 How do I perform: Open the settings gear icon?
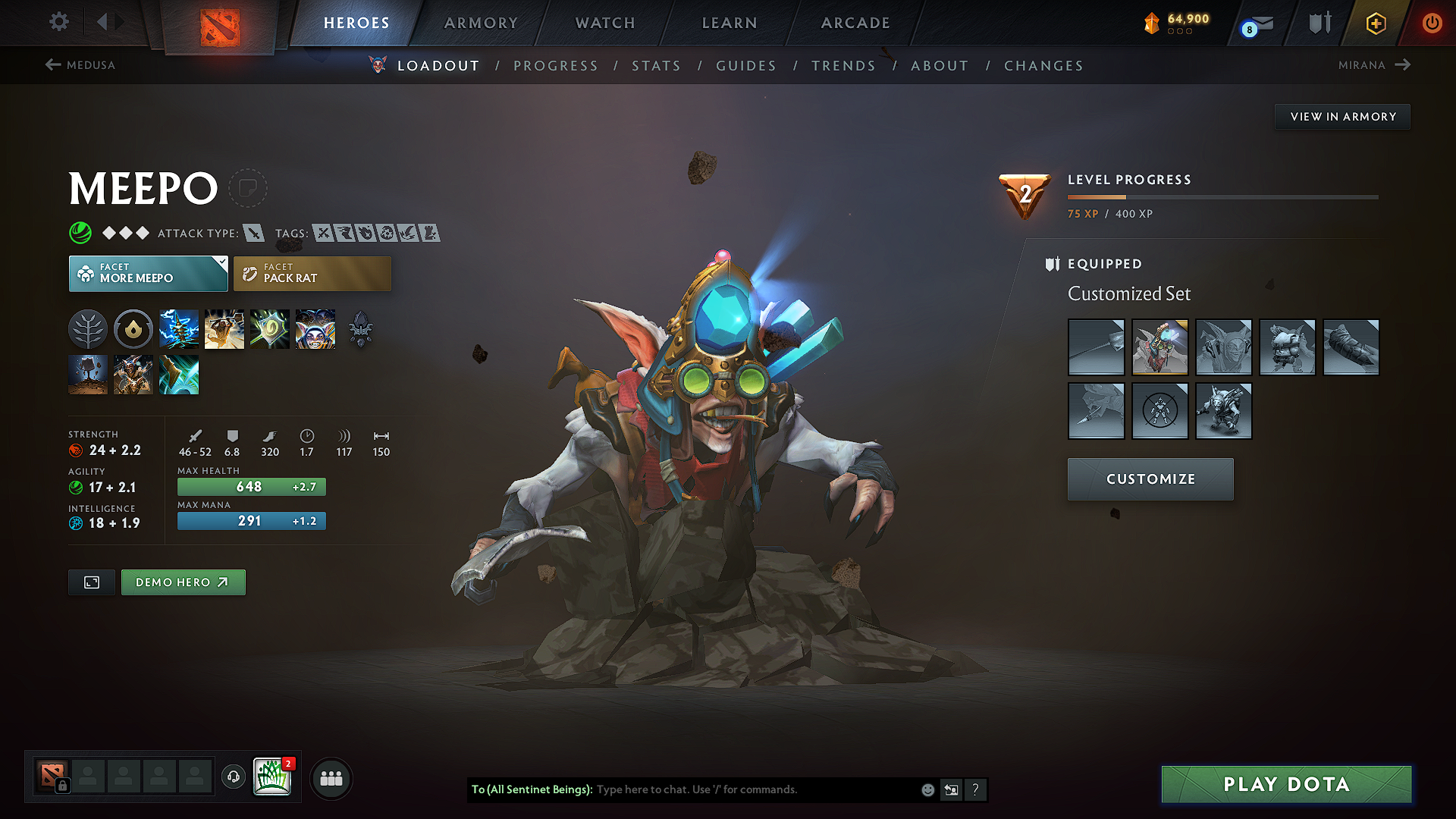[x=58, y=22]
